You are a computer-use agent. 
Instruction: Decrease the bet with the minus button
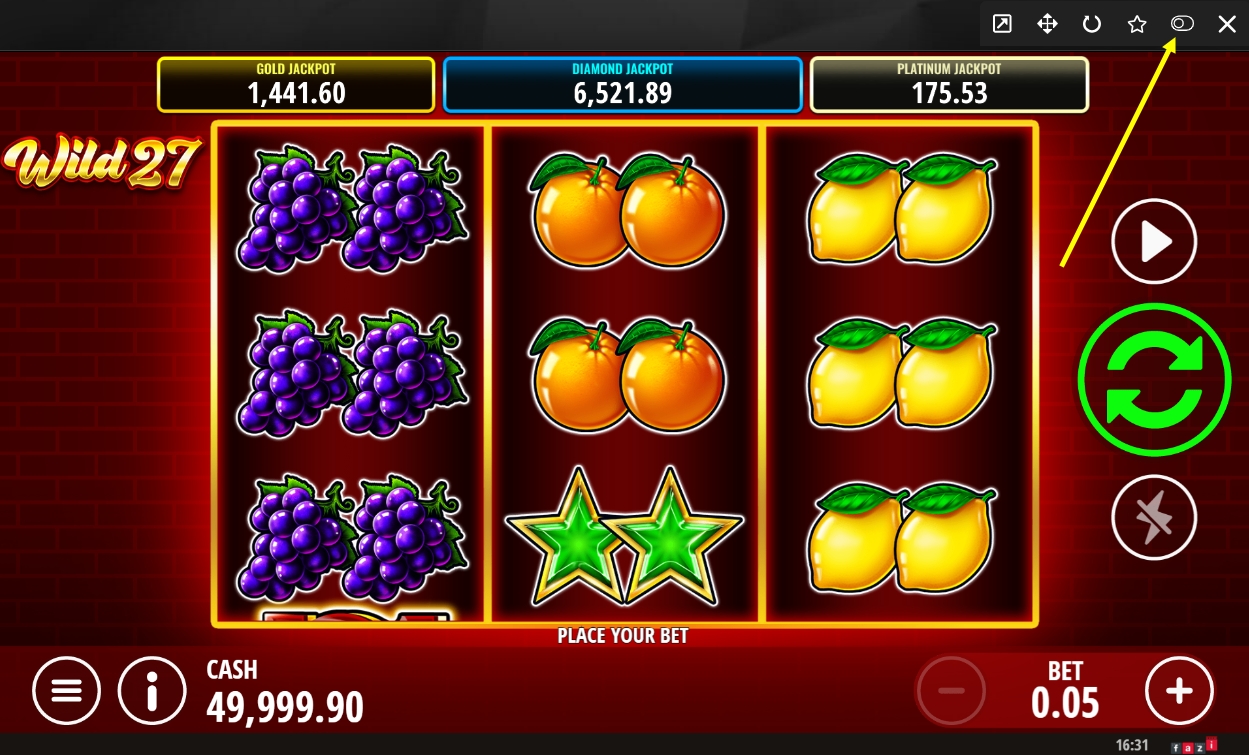[x=951, y=690]
